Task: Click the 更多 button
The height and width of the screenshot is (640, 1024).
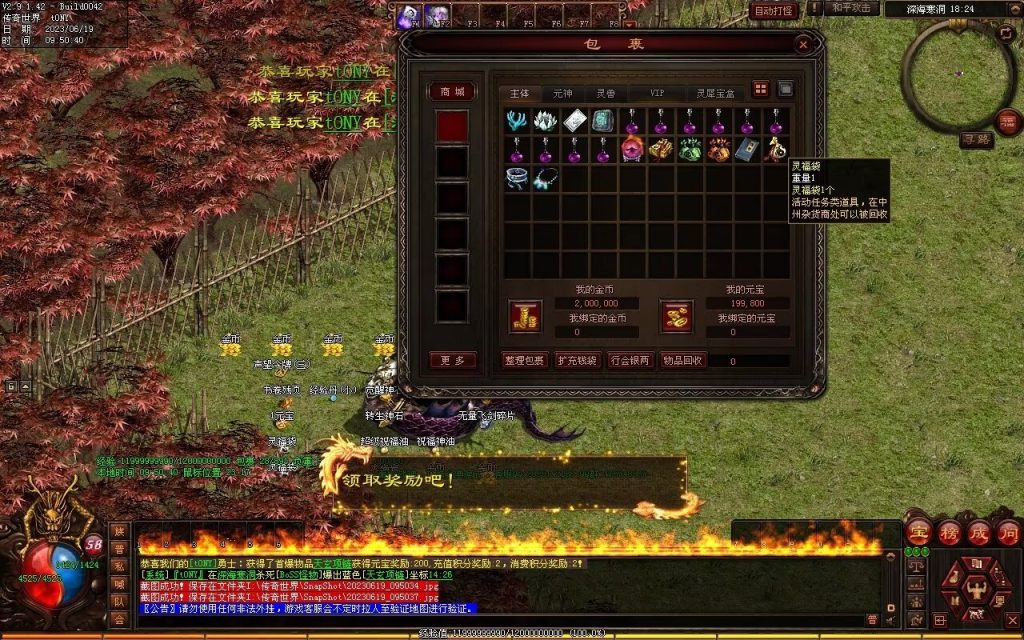Action: coord(452,360)
